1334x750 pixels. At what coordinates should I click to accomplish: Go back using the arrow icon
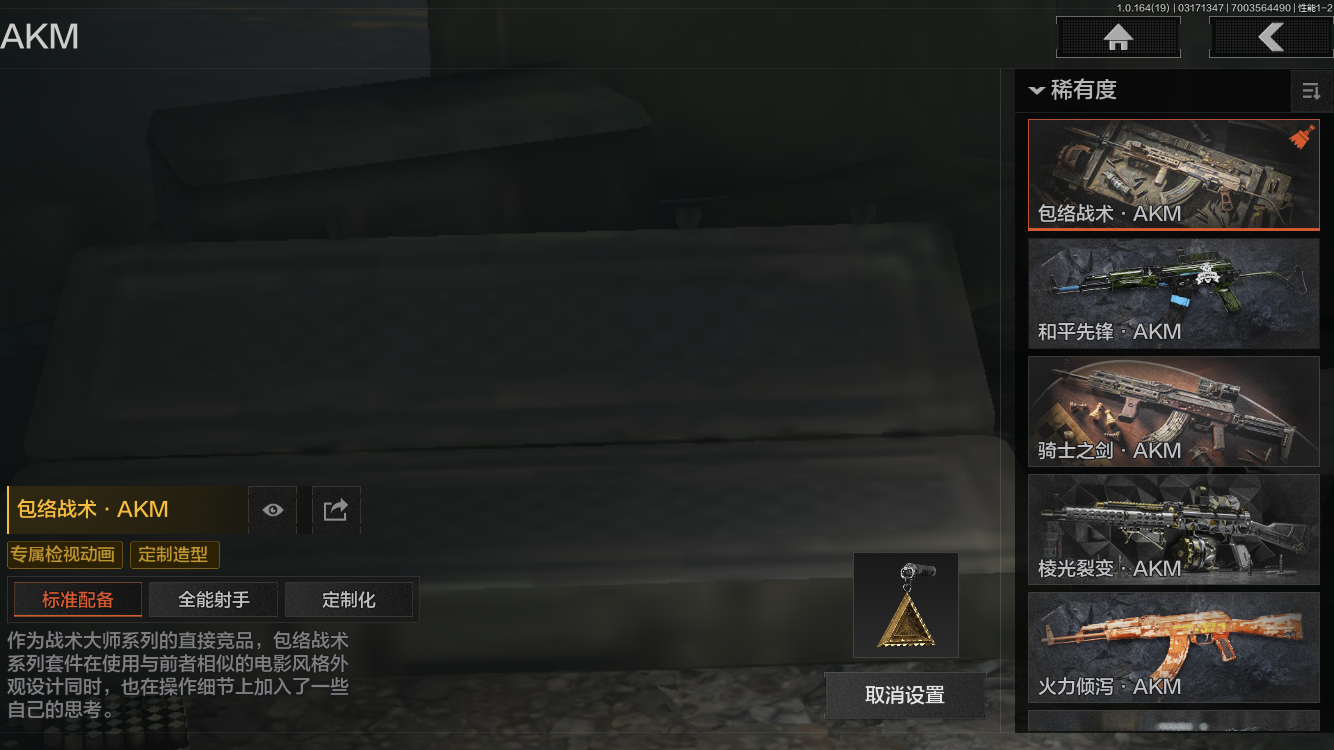(x=1272, y=37)
